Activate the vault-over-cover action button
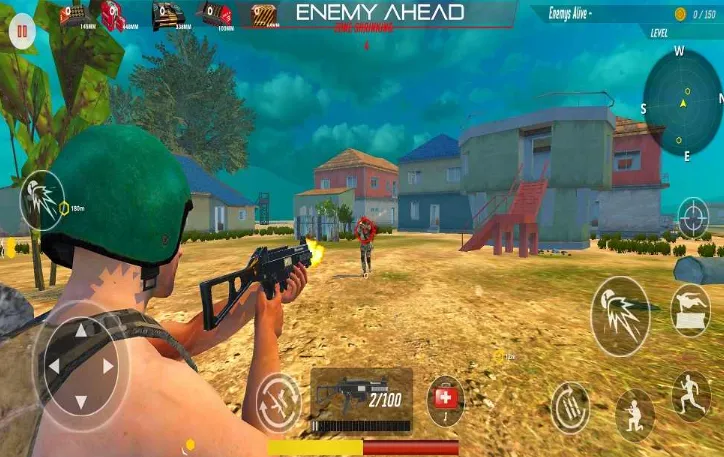Image resolution: width=724 pixels, height=457 pixels. (691, 310)
